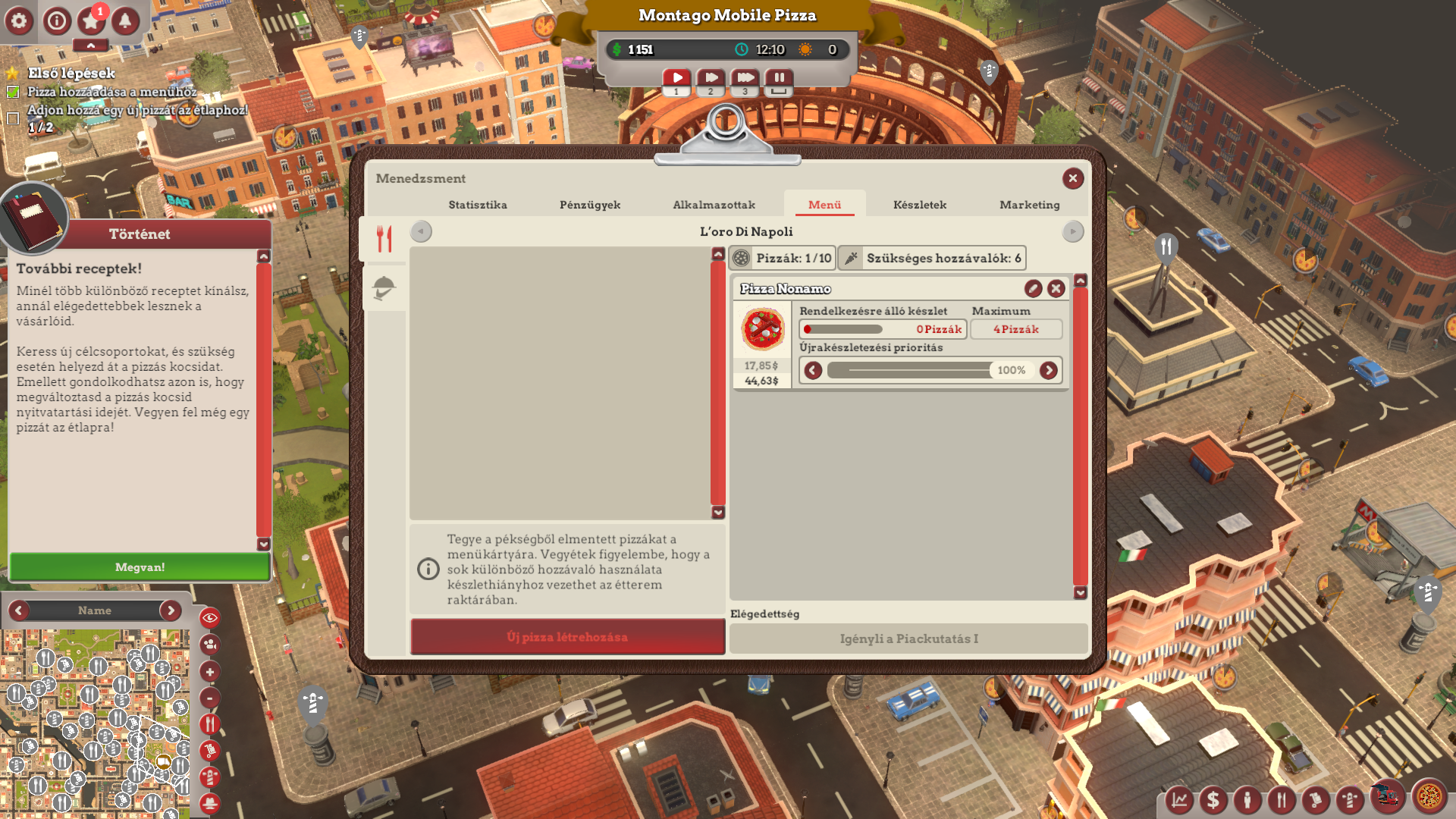Increase restock priority with right arrow
The height and width of the screenshot is (819, 1456).
1049,371
